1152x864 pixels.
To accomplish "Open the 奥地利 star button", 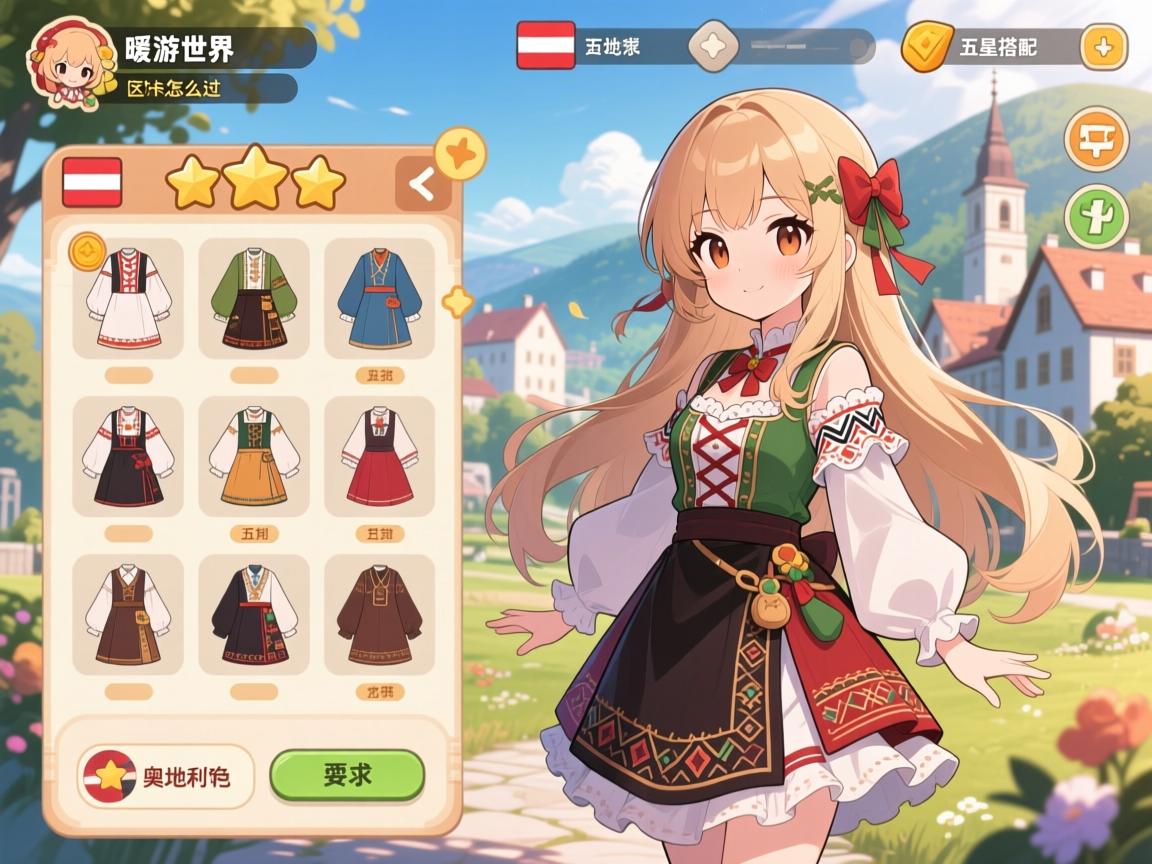I will click(166, 776).
